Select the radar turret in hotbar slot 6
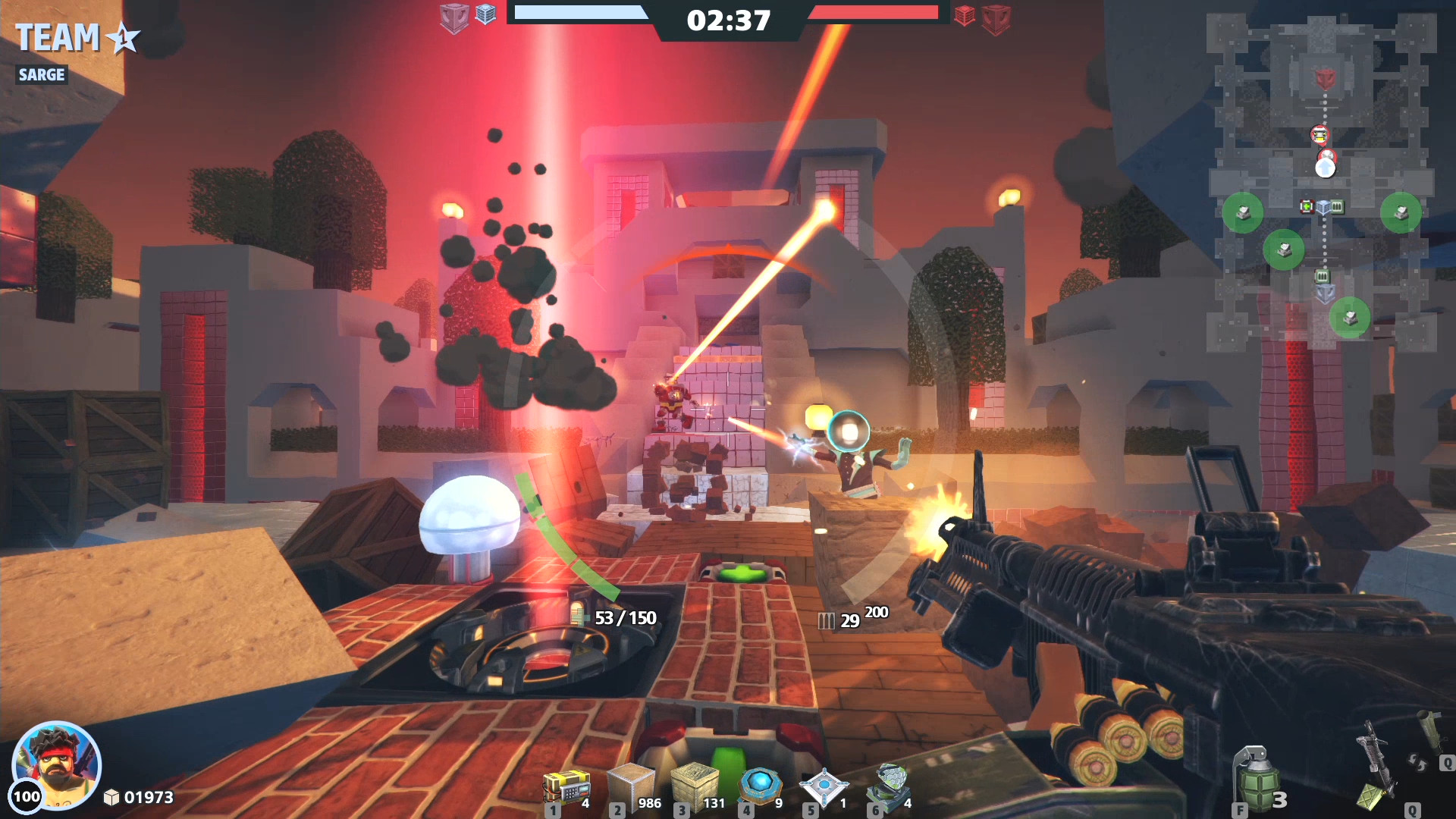 tap(893, 781)
